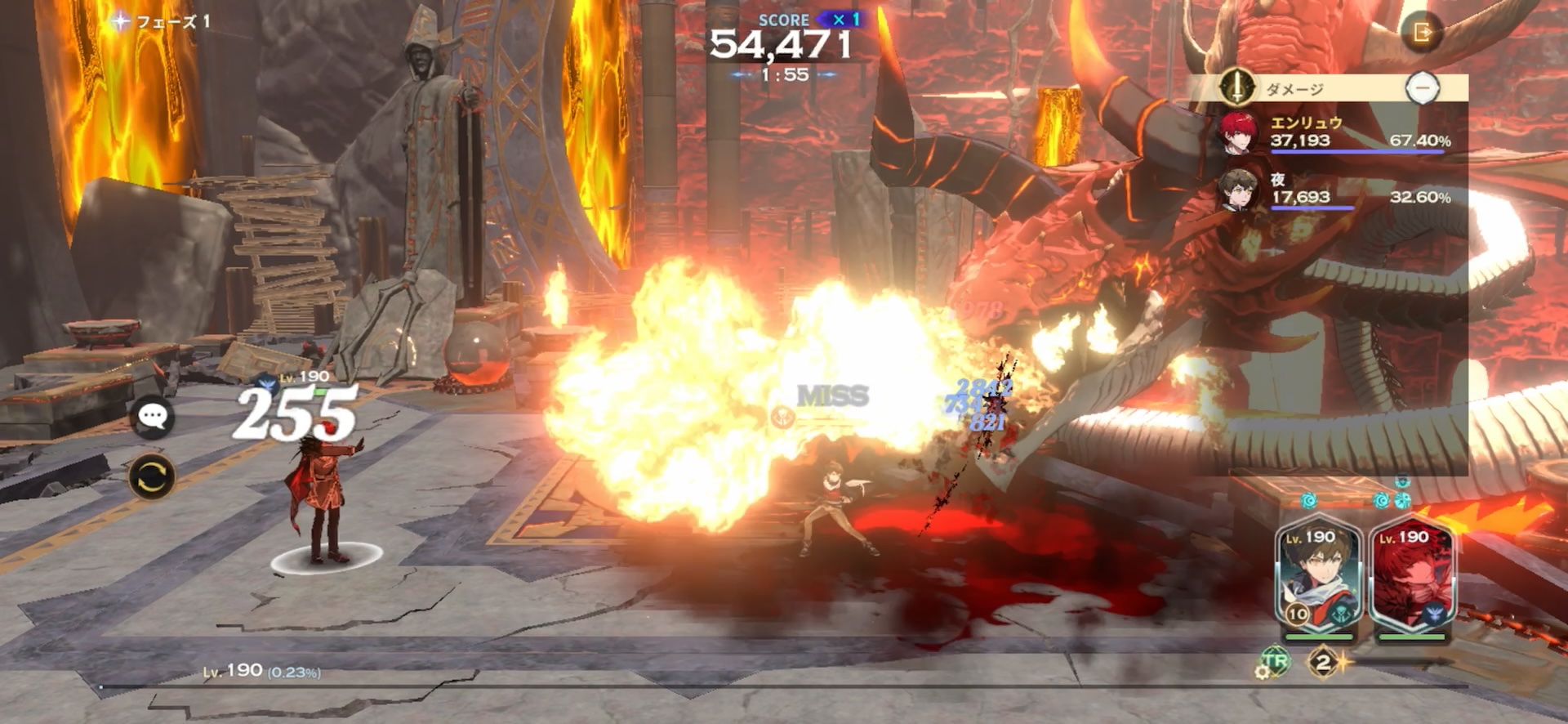The height and width of the screenshot is (724, 1568).
Task: Open the chat speech bubble
Action: (x=152, y=417)
